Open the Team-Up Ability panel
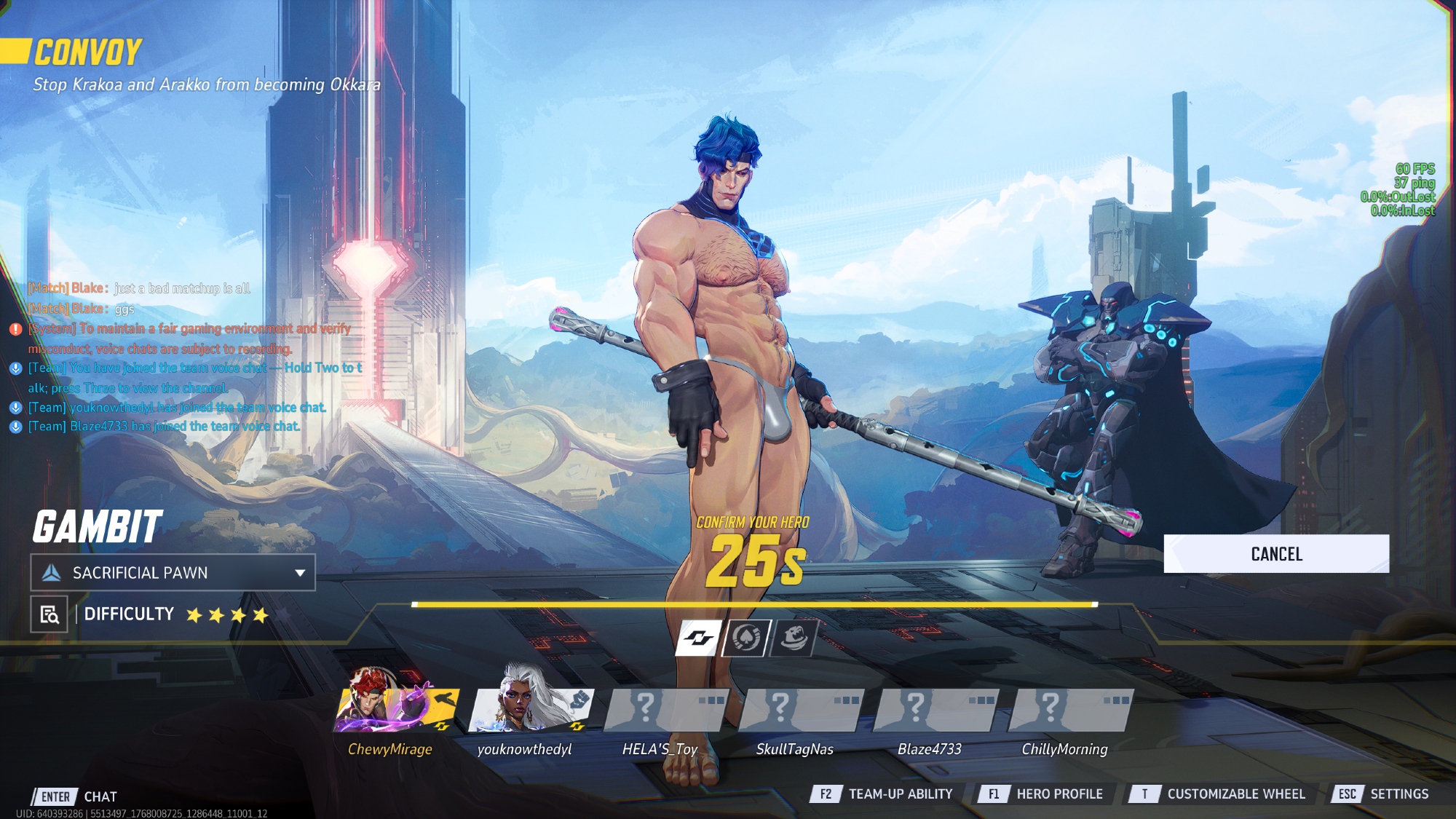The image size is (1456, 819). 882,794
